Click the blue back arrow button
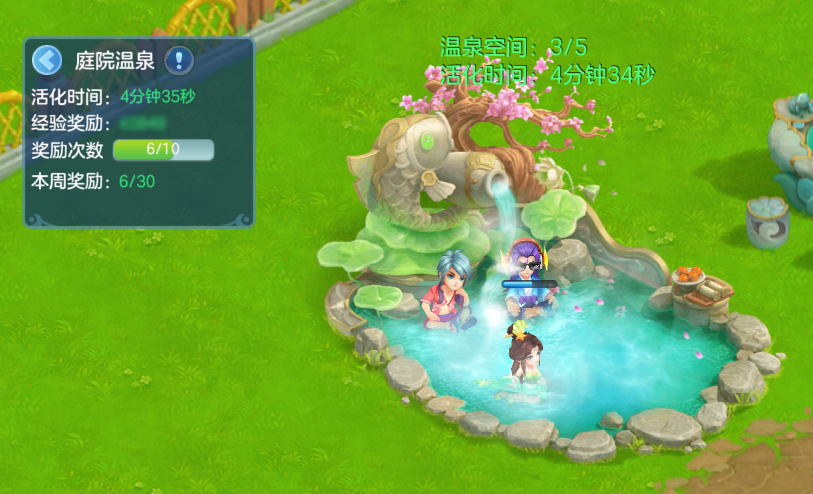 coord(47,60)
